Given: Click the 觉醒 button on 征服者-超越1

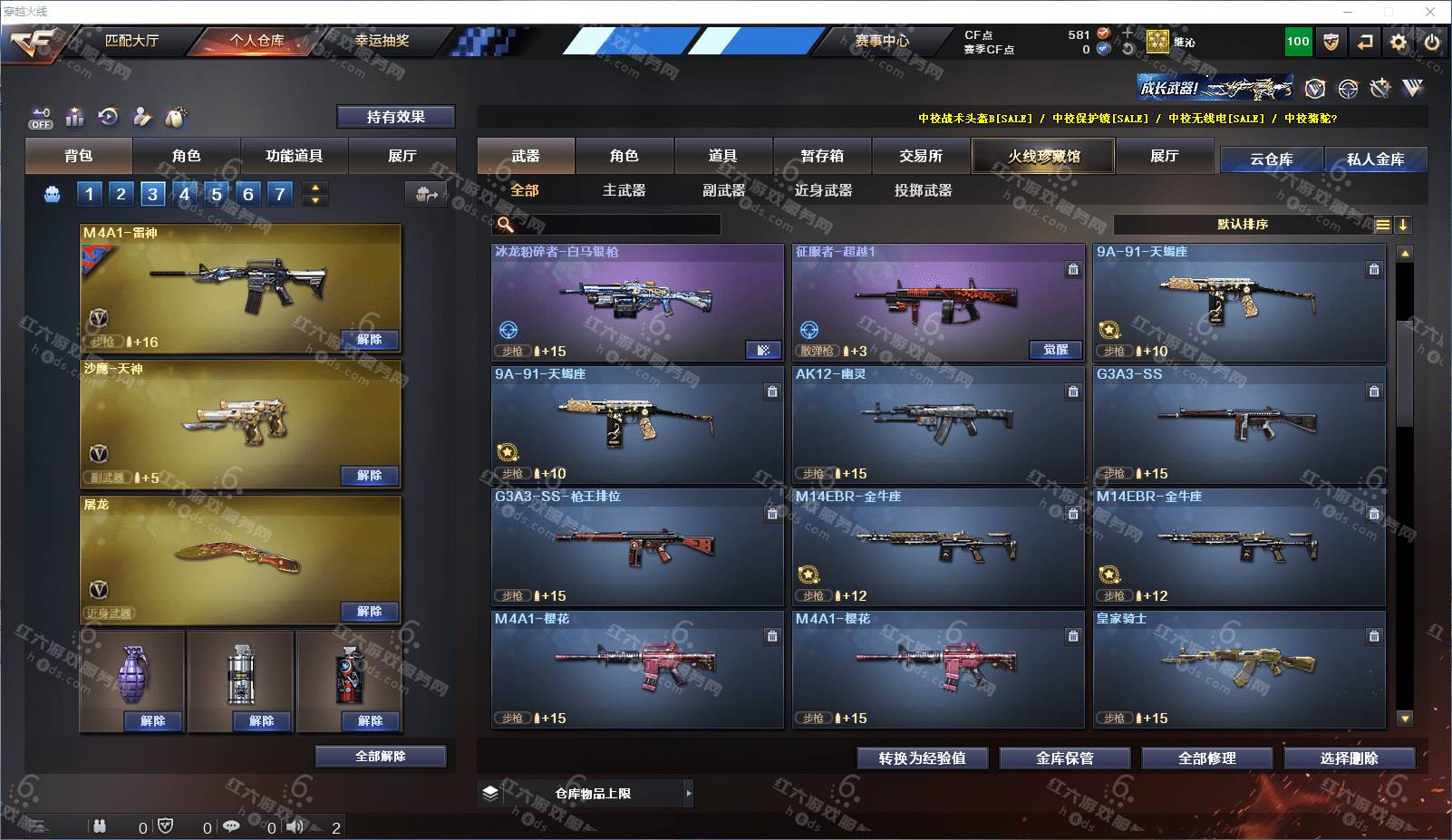Looking at the screenshot, I should (x=1056, y=350).
